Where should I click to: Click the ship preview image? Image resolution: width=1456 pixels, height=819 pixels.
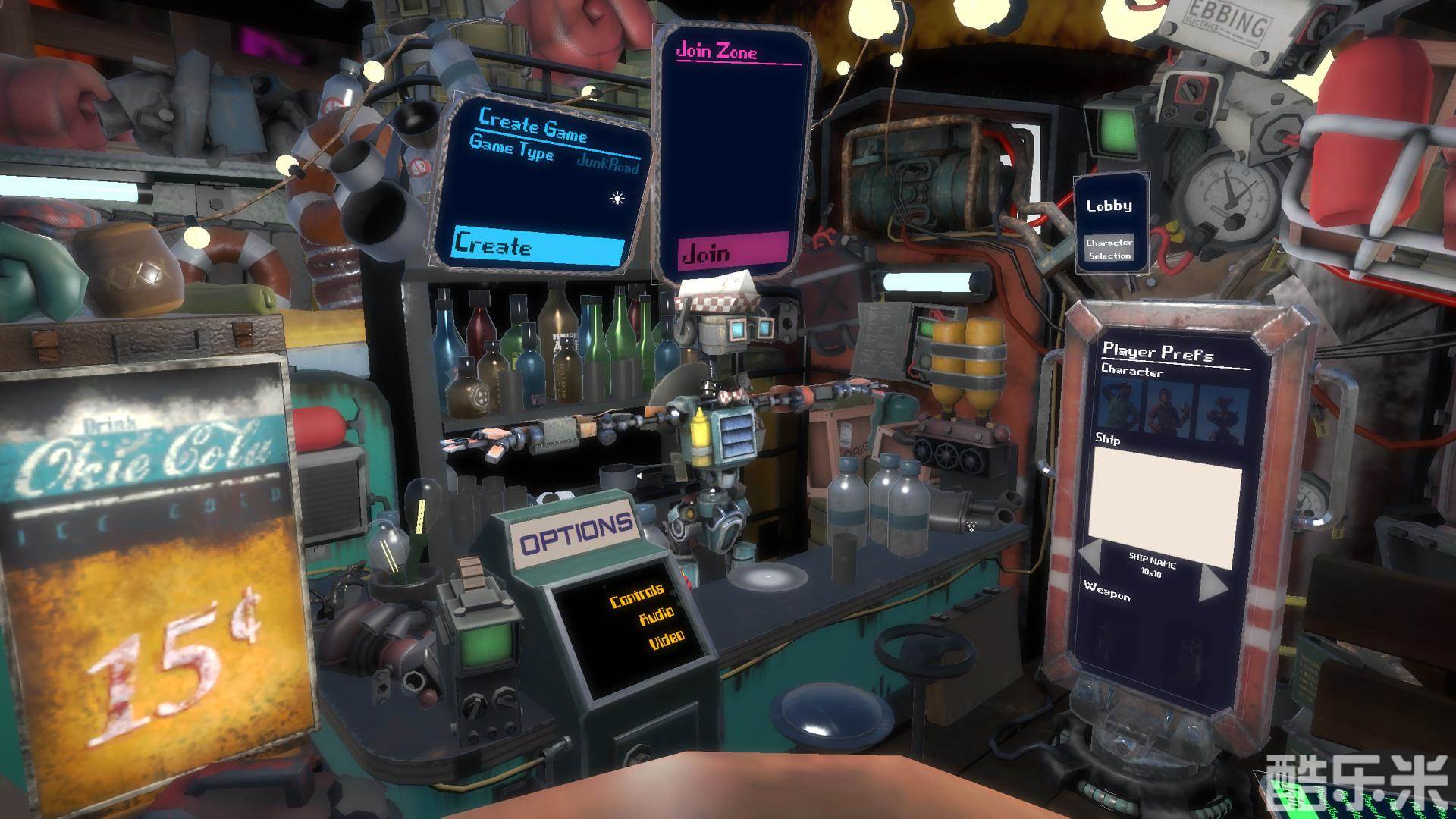click(1166, 493)
